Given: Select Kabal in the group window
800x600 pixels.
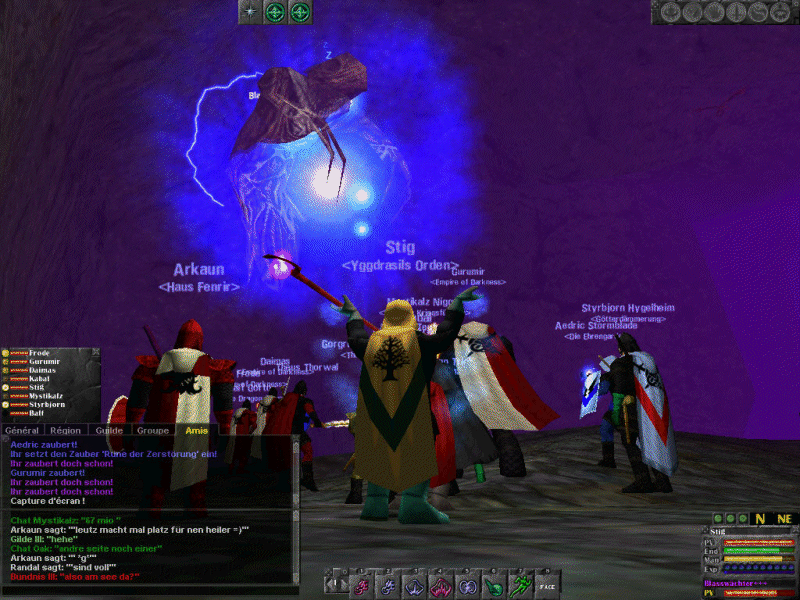Looking at the screenshot, I should tap(38, 379).
